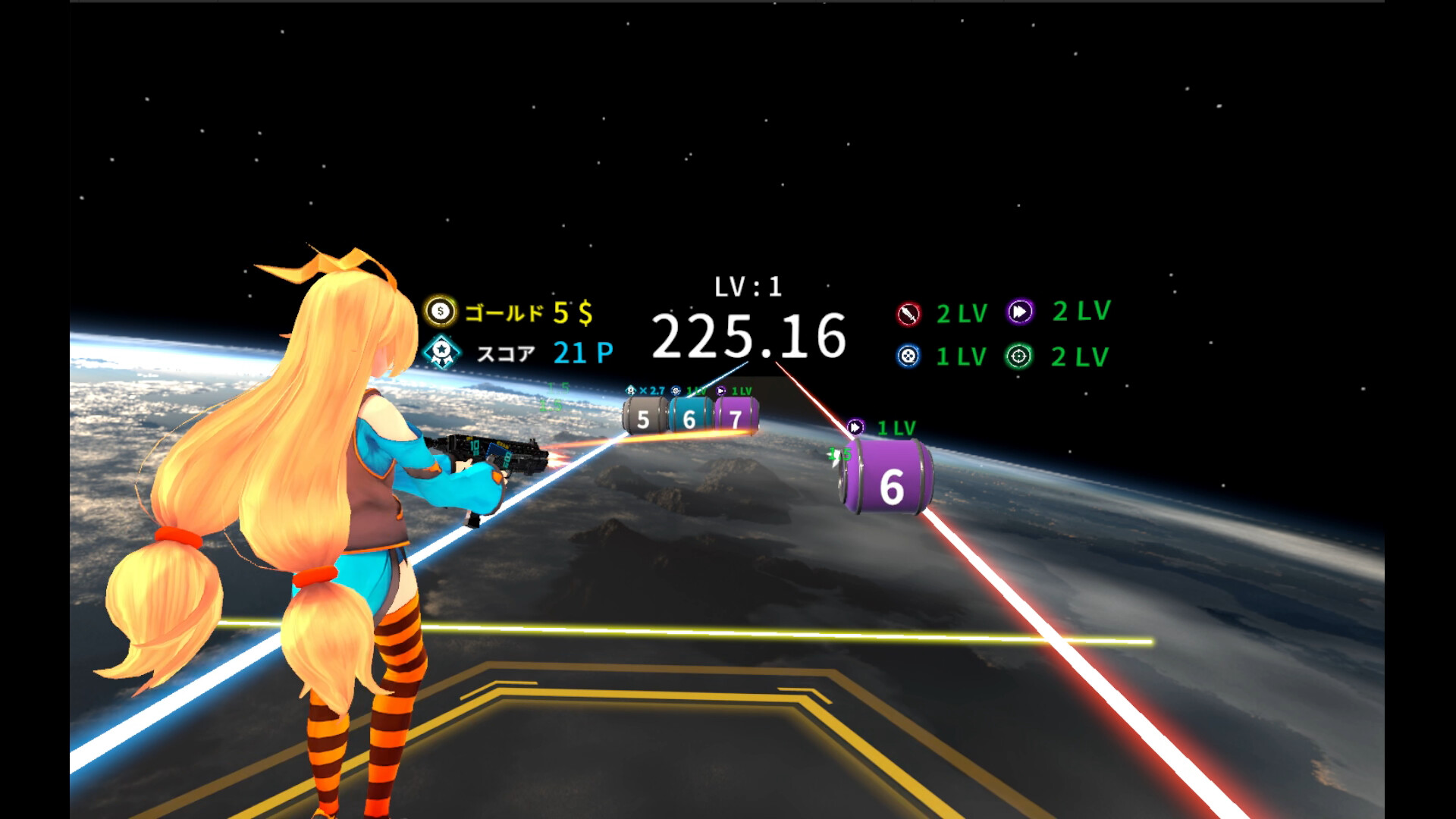Screen dimensions: 1456x819
Task: Click the LV : 1 header label
Action: click(748, 287)
